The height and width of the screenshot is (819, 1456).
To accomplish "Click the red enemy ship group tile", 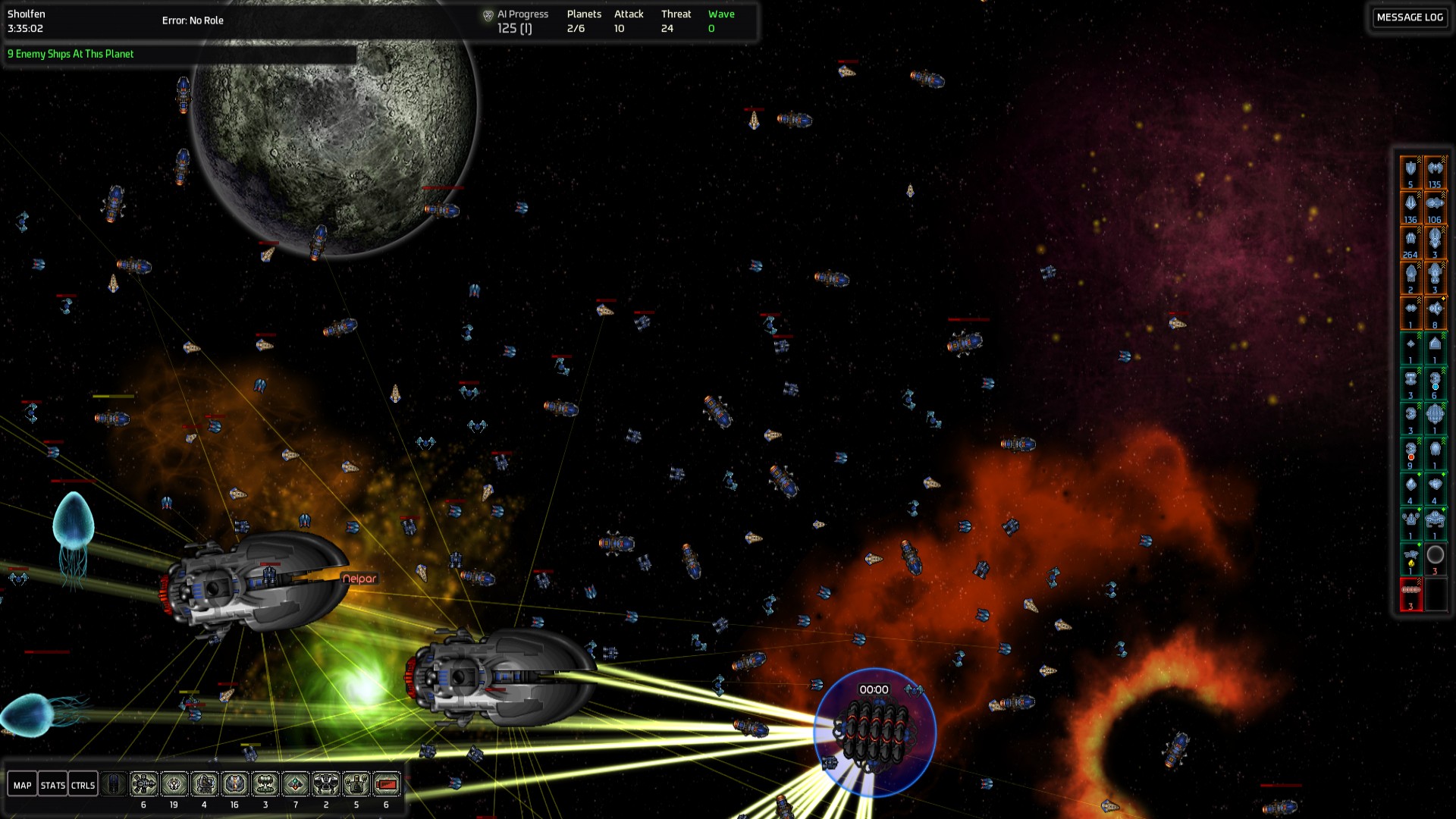I will (1410, 594).
